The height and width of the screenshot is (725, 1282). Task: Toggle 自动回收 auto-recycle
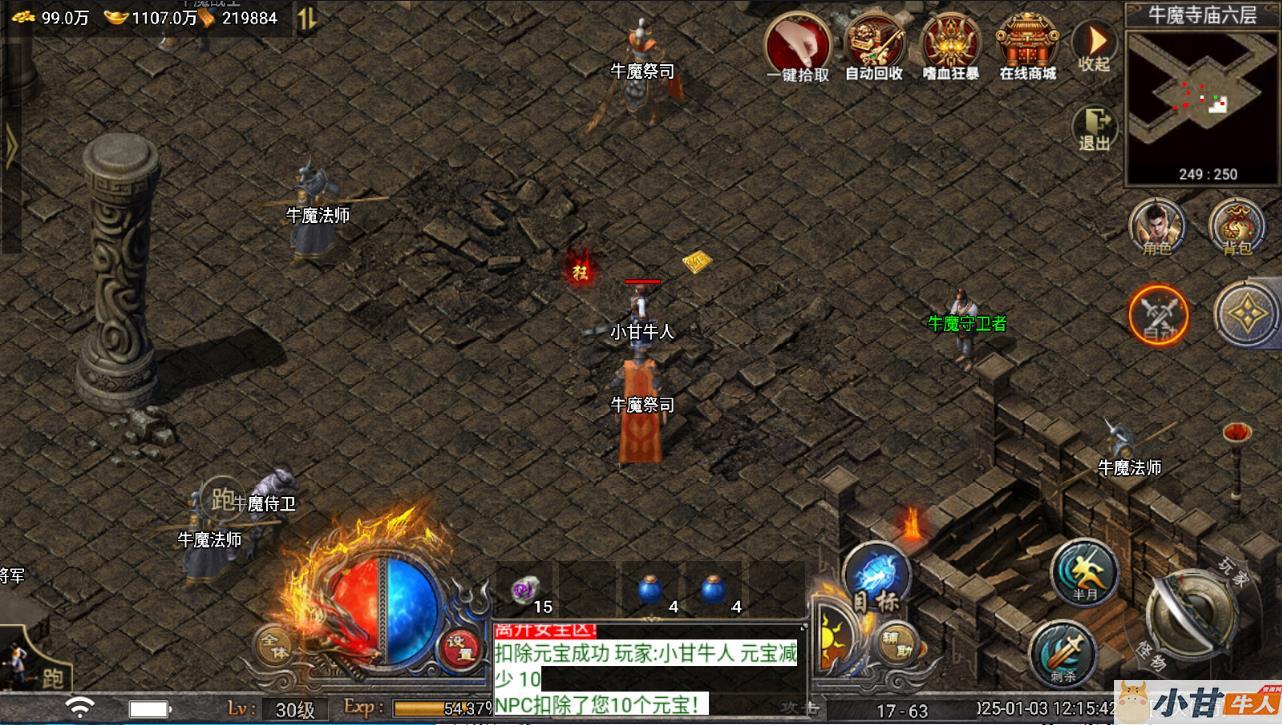[x=874, y=44]
